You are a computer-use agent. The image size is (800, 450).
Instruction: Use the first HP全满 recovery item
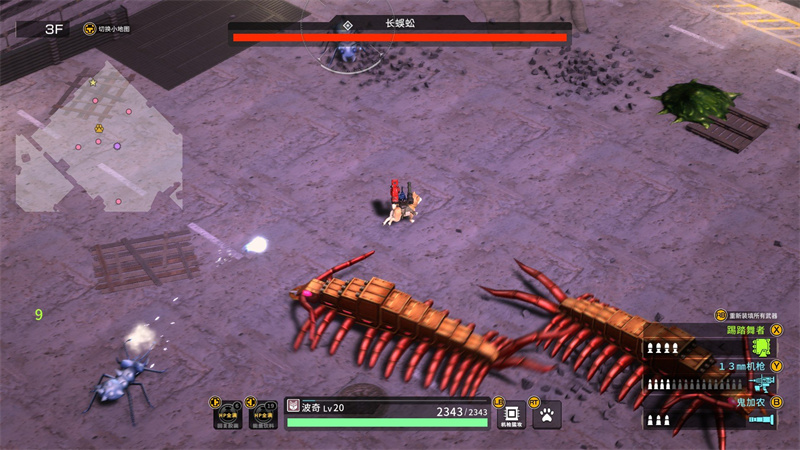pyautogui.click(x=228, y=414)
